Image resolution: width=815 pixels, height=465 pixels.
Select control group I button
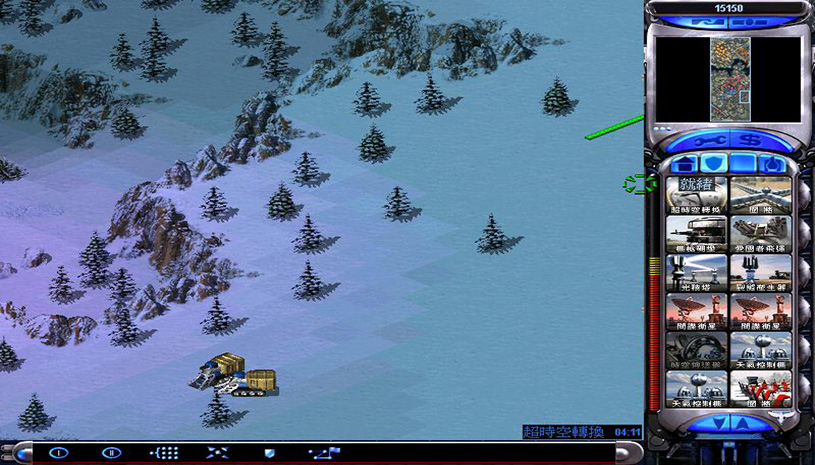[x=59, y=453]
